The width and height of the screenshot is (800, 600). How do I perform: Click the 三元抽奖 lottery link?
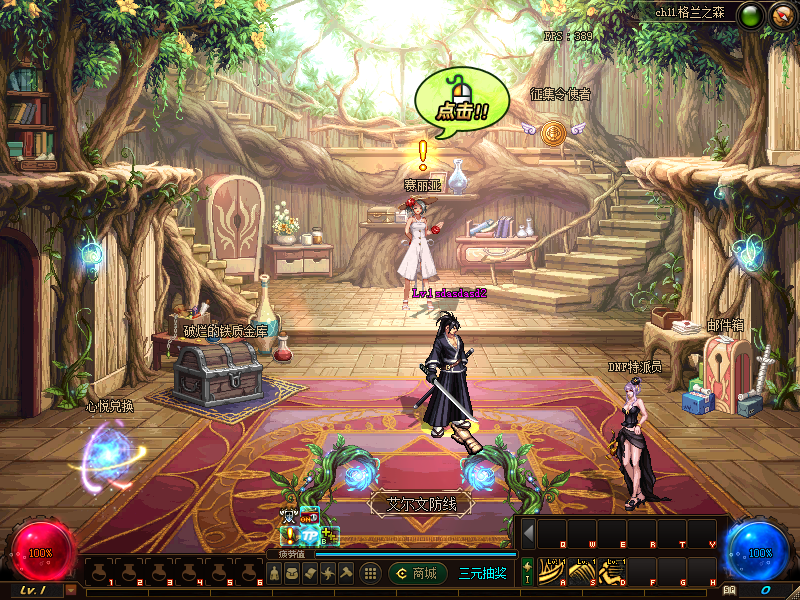tap(482, 573)
